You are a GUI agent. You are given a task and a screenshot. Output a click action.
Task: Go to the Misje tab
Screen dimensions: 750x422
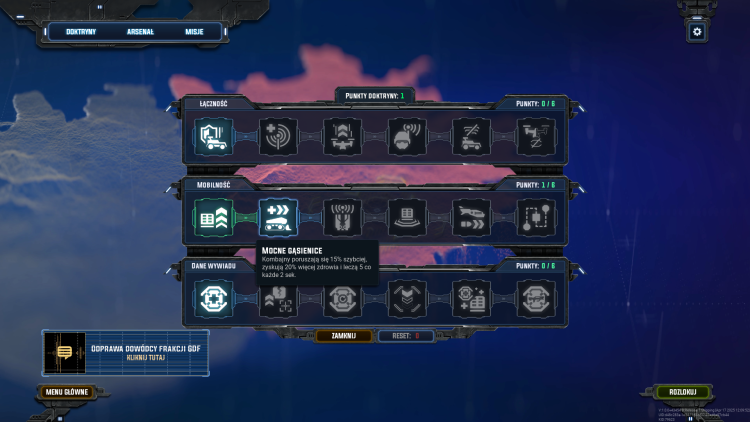click(194, 32)
